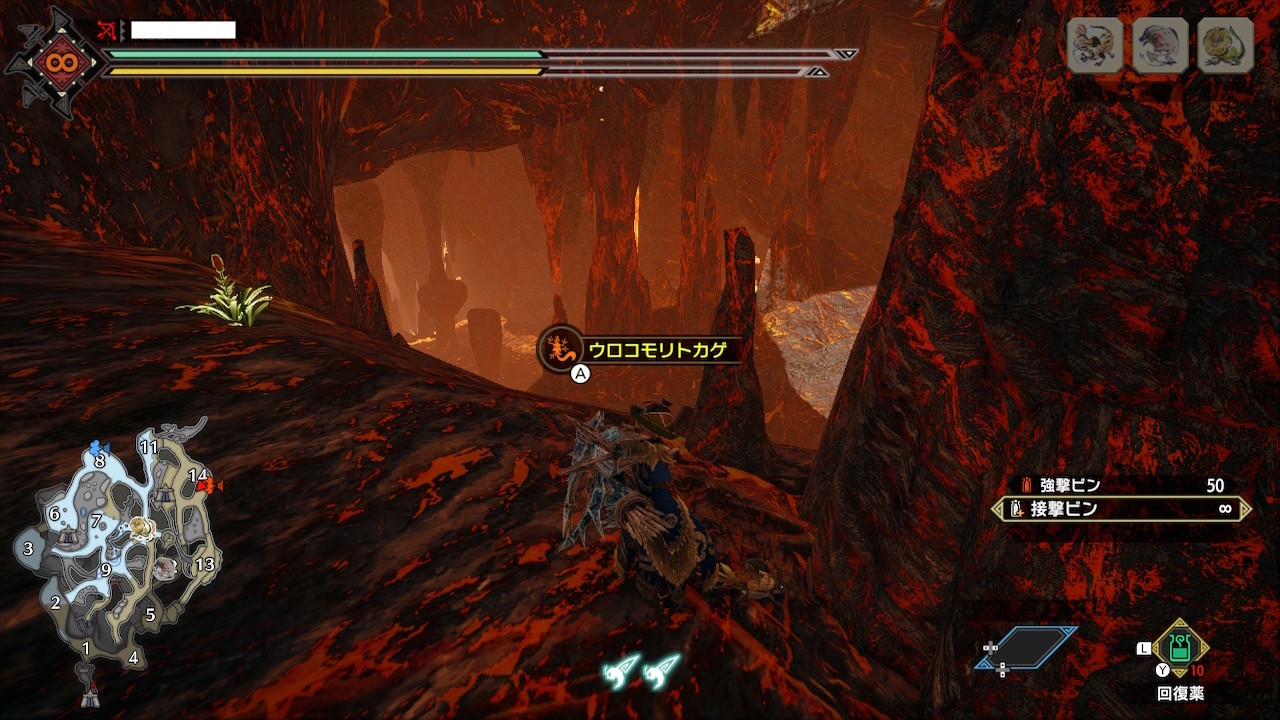Use the 回復薬 potion item slot
The image size is (1280, 720).
point(1181,650)
